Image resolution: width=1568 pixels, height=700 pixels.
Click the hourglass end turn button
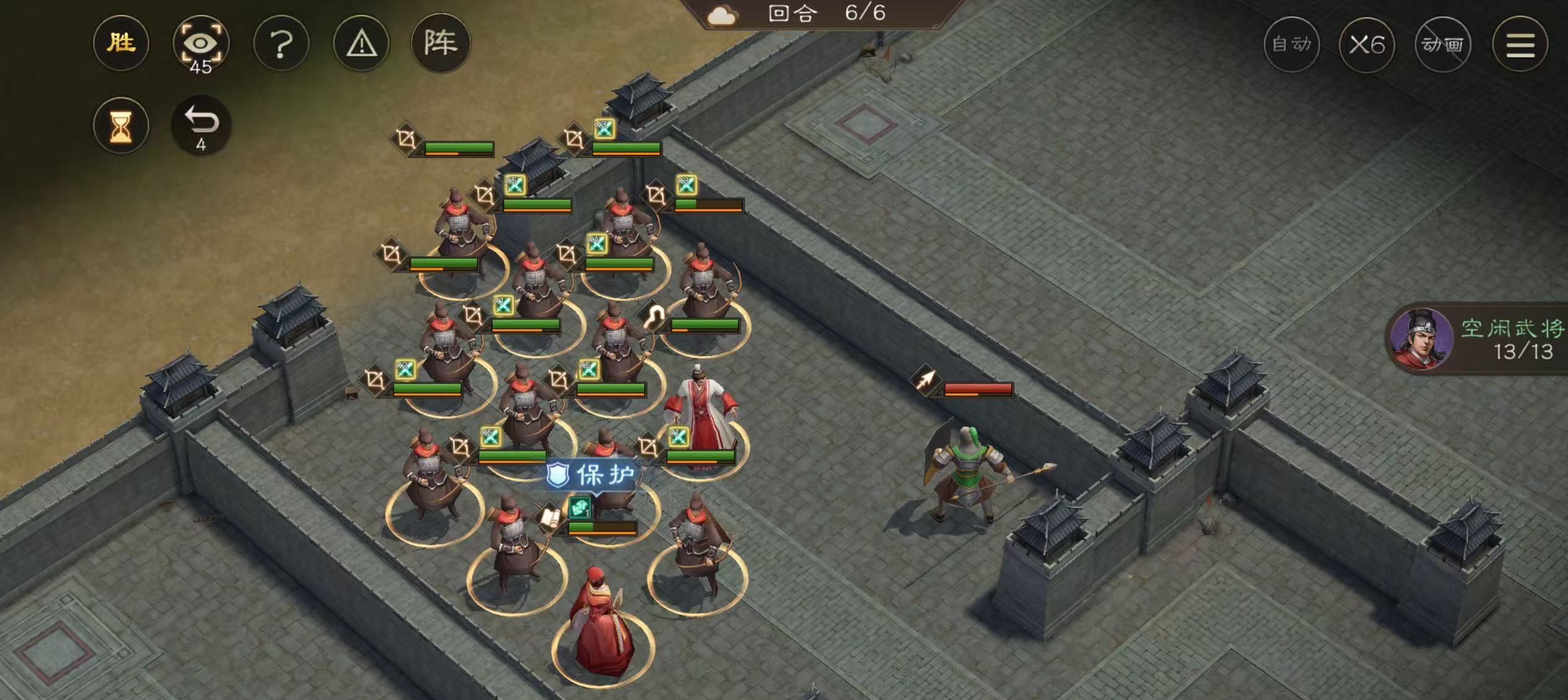click(x=121, y=126)
